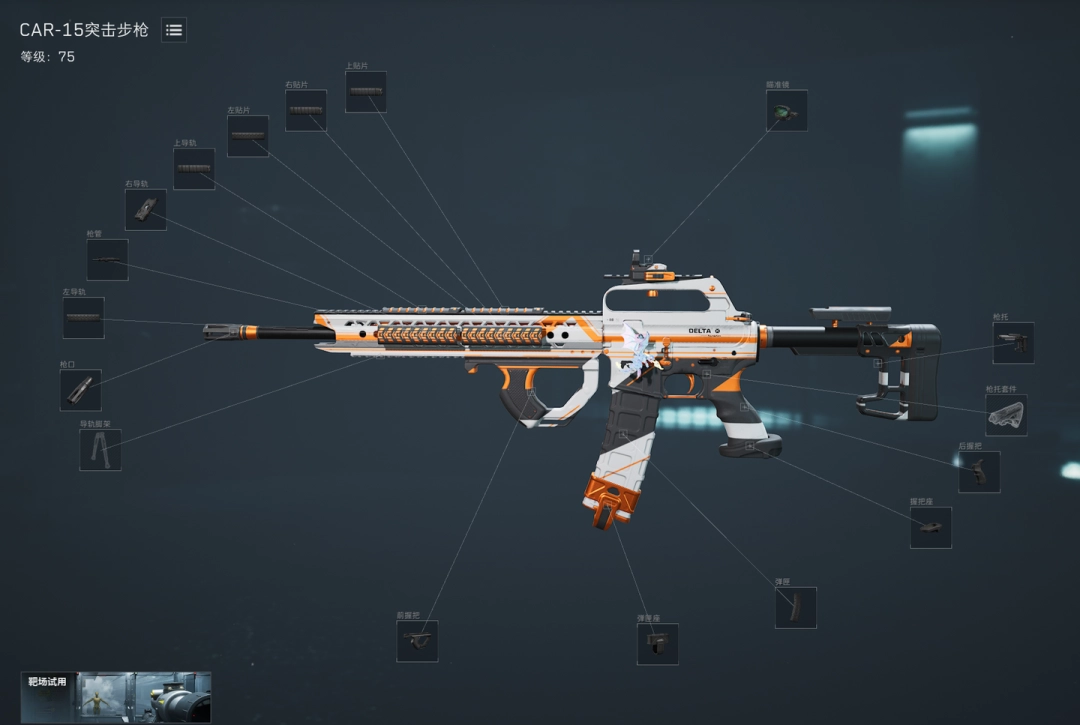Open the 左贴片 left patch slot
This screenshot has height=725, width=1080.
click(x=248, y=136)
